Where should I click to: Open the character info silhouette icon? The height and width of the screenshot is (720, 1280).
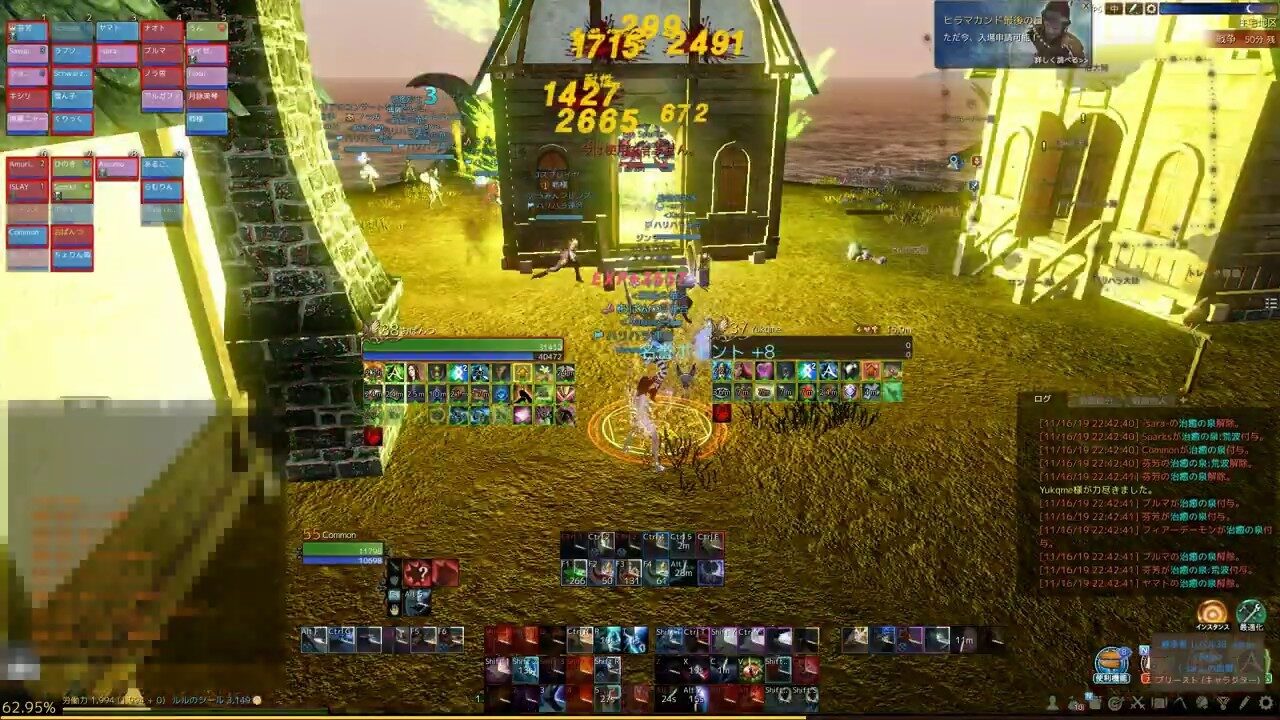[x=1052, y=703]
